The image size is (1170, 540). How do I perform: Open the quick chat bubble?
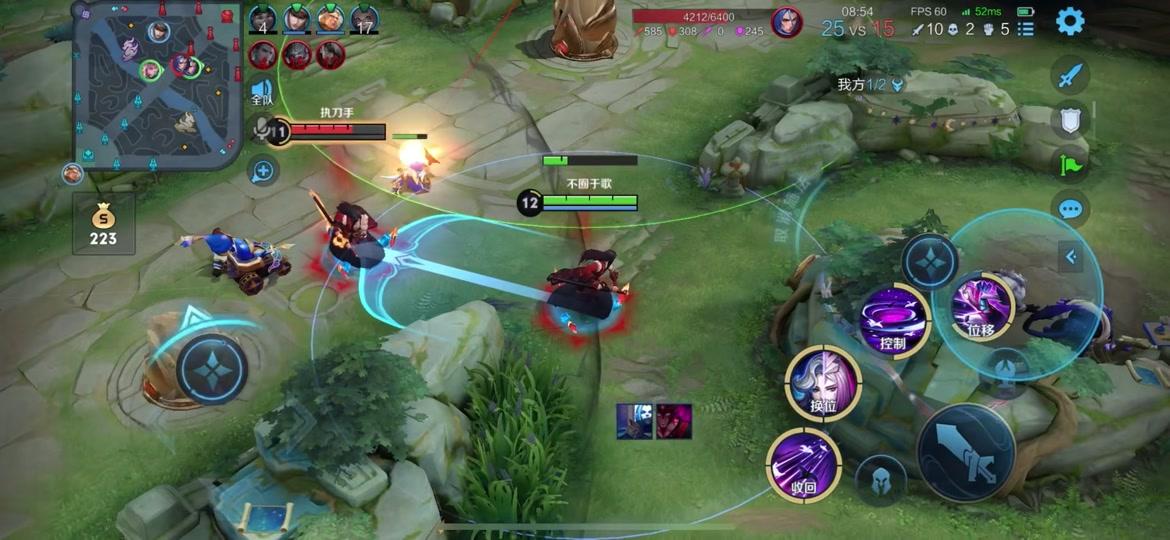point(1070,209)
